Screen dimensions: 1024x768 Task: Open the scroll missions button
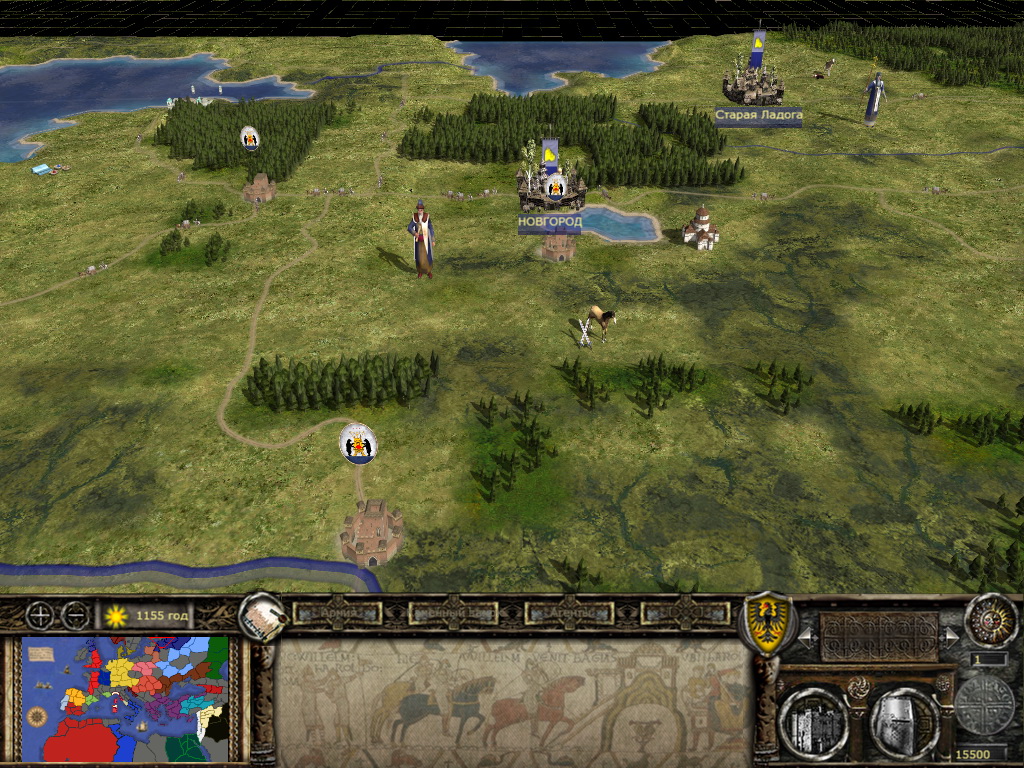pyautogui.click(x=263, y=617)
